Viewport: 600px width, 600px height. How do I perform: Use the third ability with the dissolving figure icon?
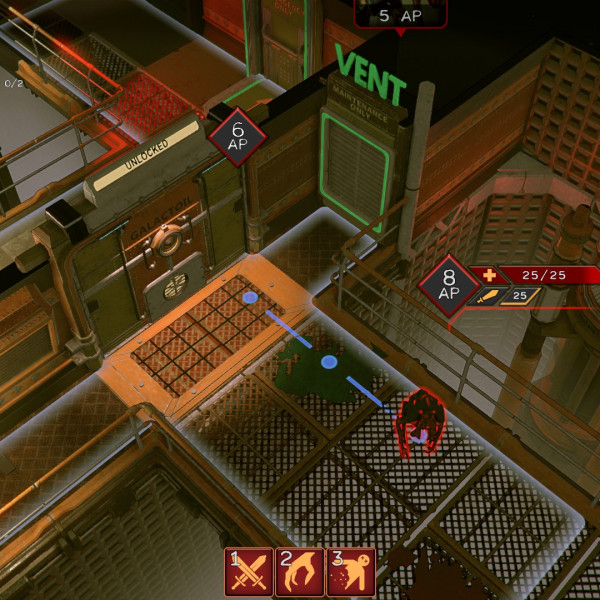pyautogui.click(x=351, y=571)
